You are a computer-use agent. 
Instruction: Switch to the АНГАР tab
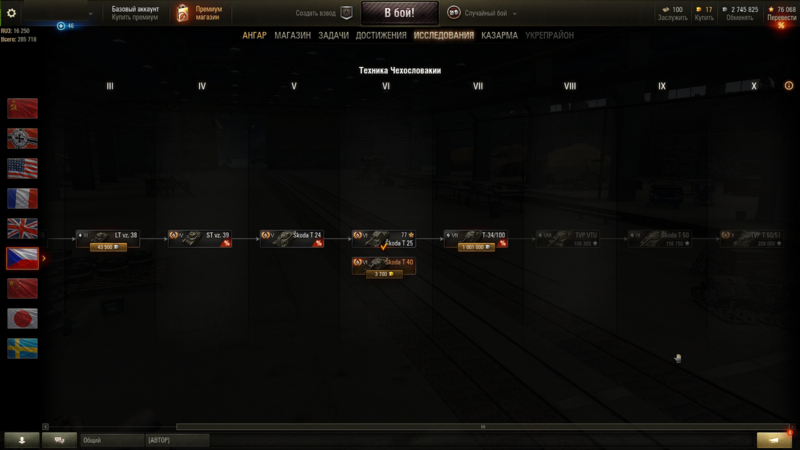click(254, 35)
